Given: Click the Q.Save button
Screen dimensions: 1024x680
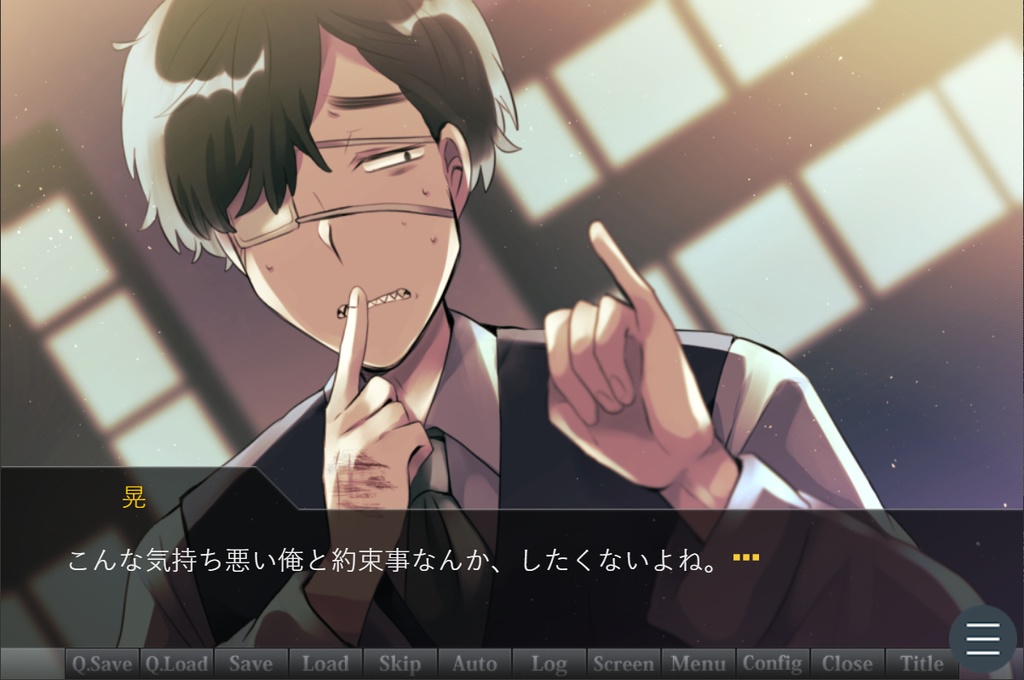Looking at the screenshot, I should (x=101, y=663).
